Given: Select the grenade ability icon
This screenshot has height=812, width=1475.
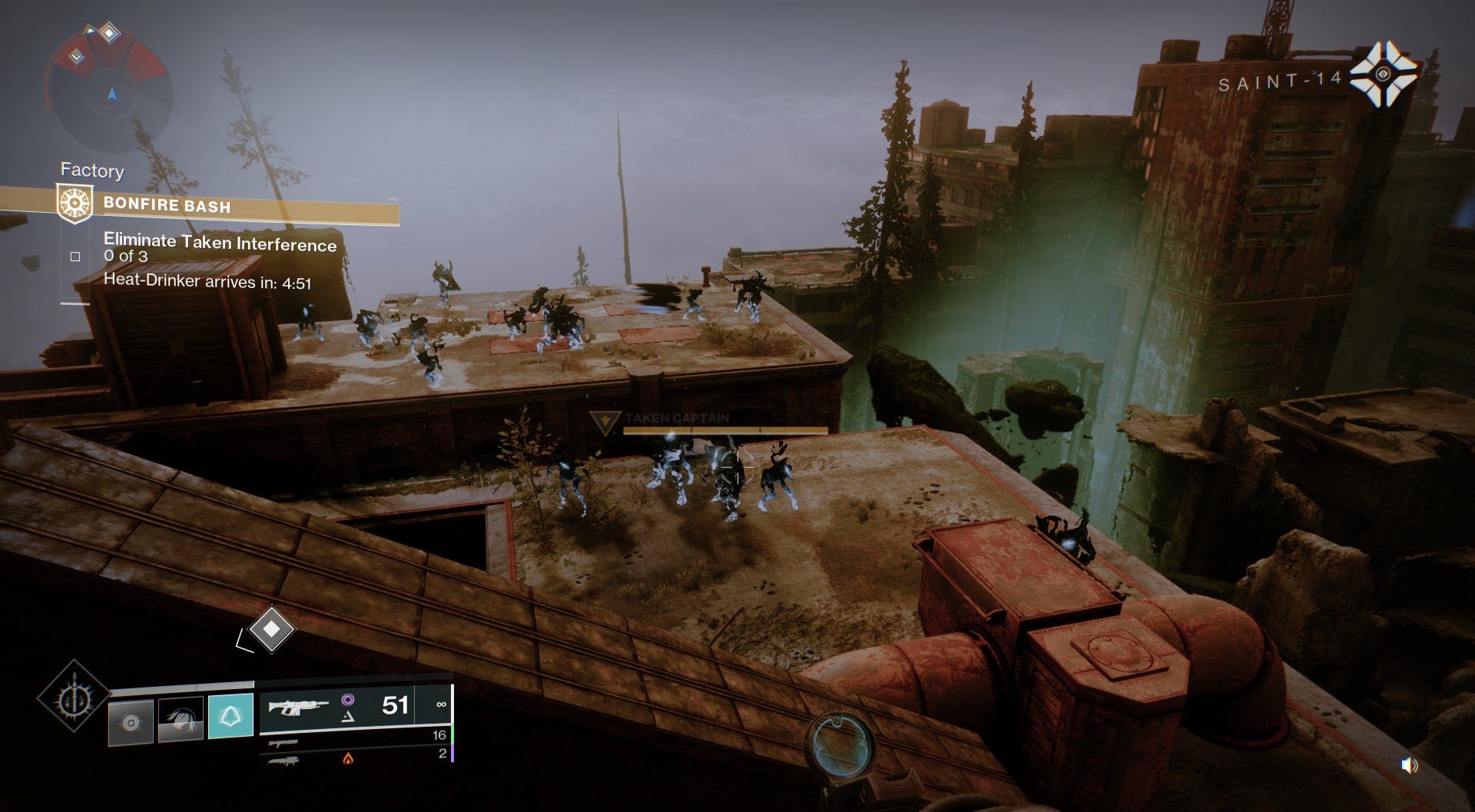Looking at the screenshot, I should click(130, 722).
